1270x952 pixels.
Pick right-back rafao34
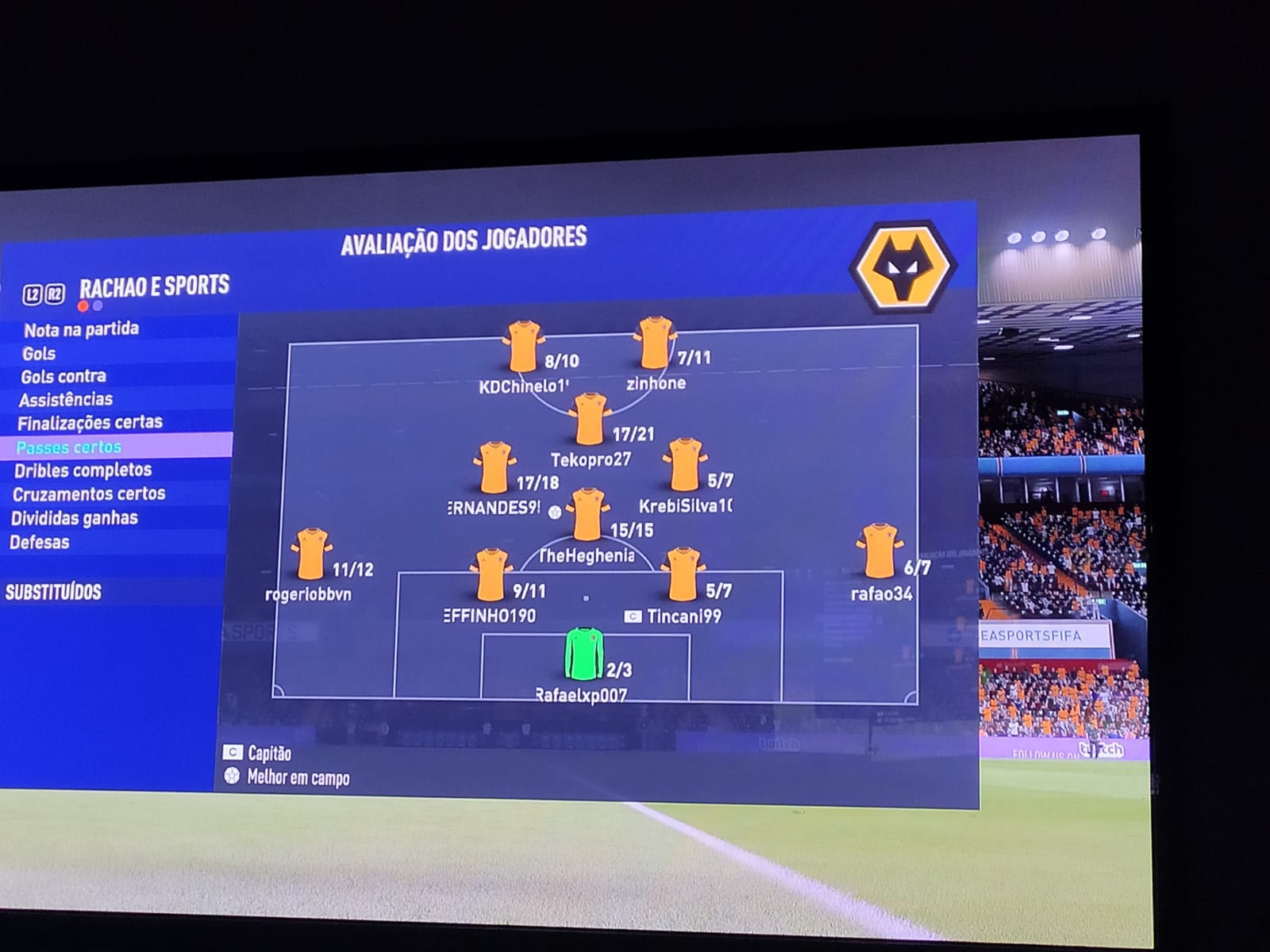(x=879, y=551)
